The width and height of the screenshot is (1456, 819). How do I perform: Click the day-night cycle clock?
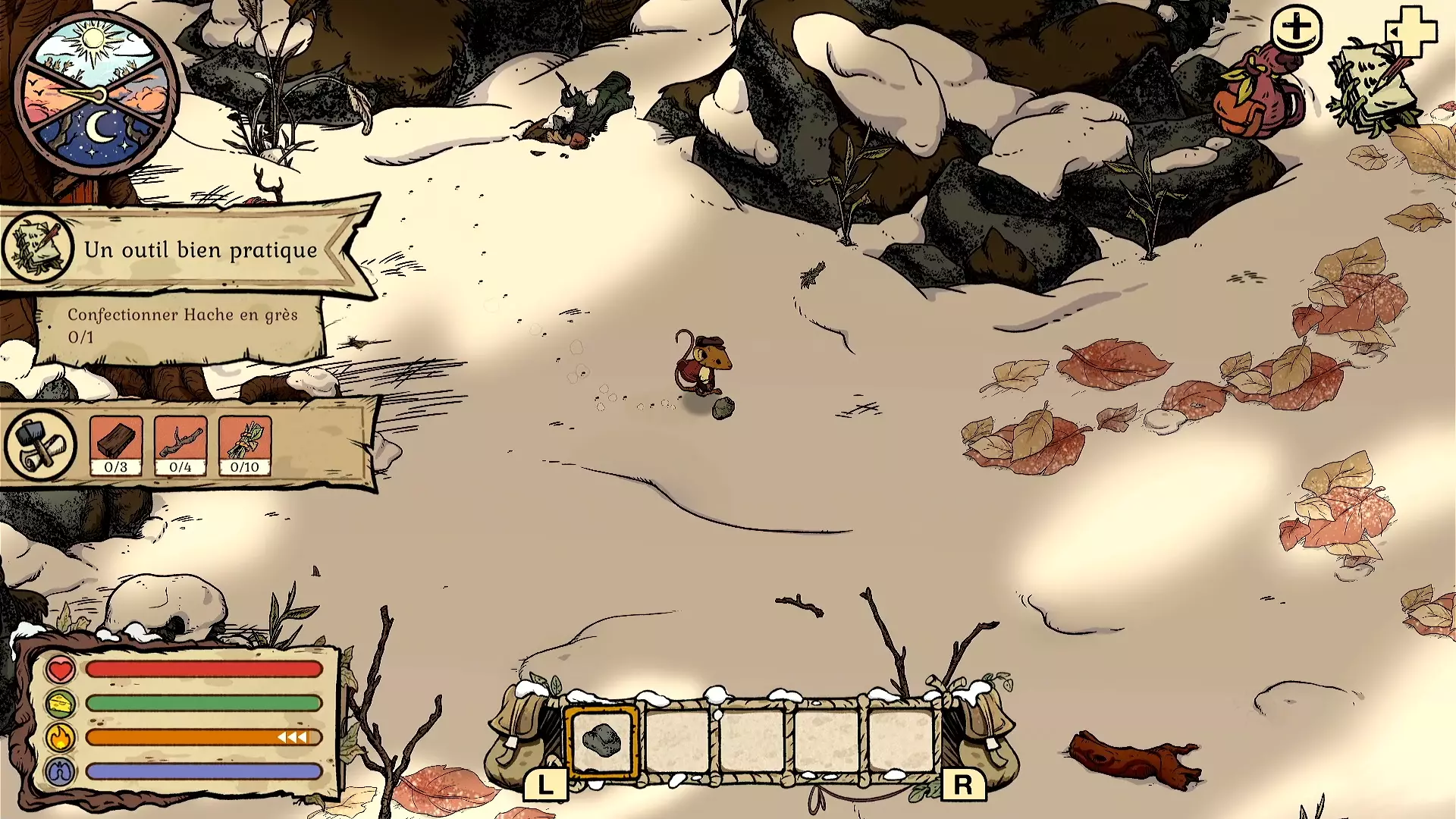tap(96, 94)
